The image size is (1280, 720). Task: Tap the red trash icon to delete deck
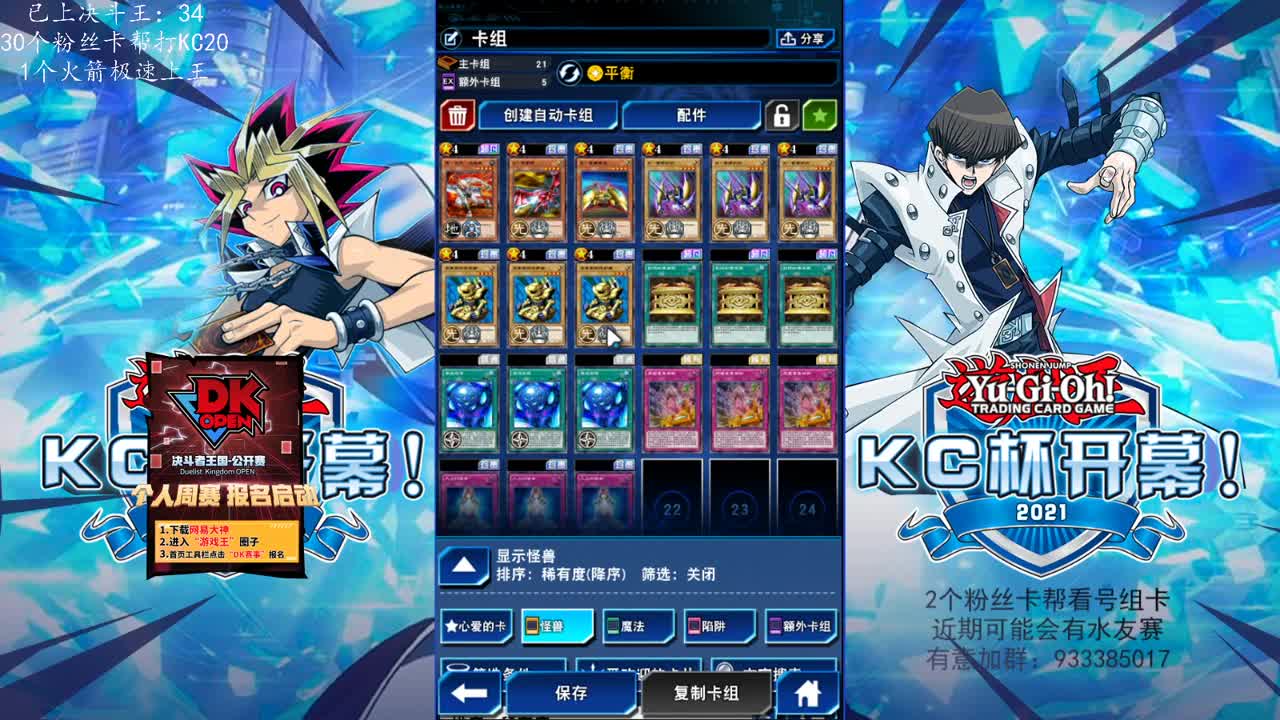[x=456, y=114]
